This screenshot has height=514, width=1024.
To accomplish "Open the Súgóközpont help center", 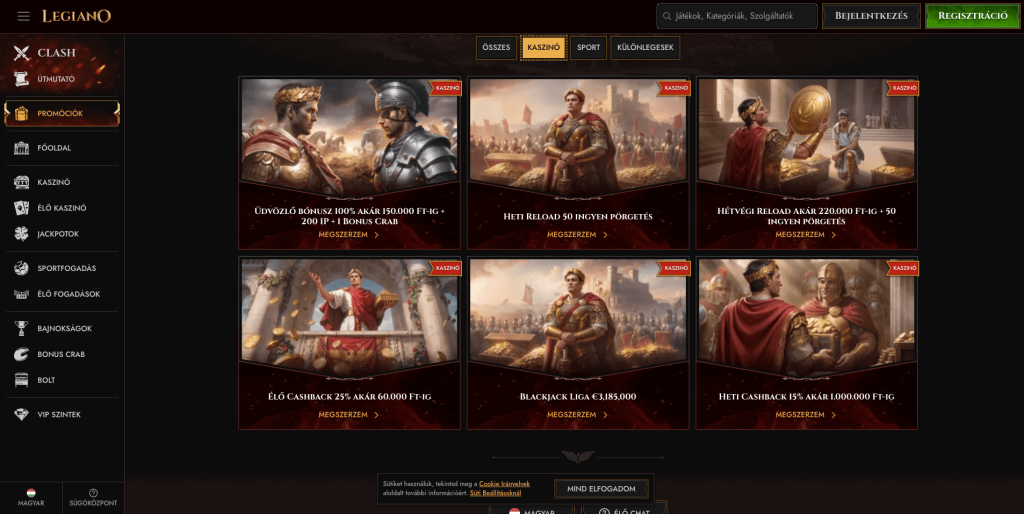I will point(93,498).
